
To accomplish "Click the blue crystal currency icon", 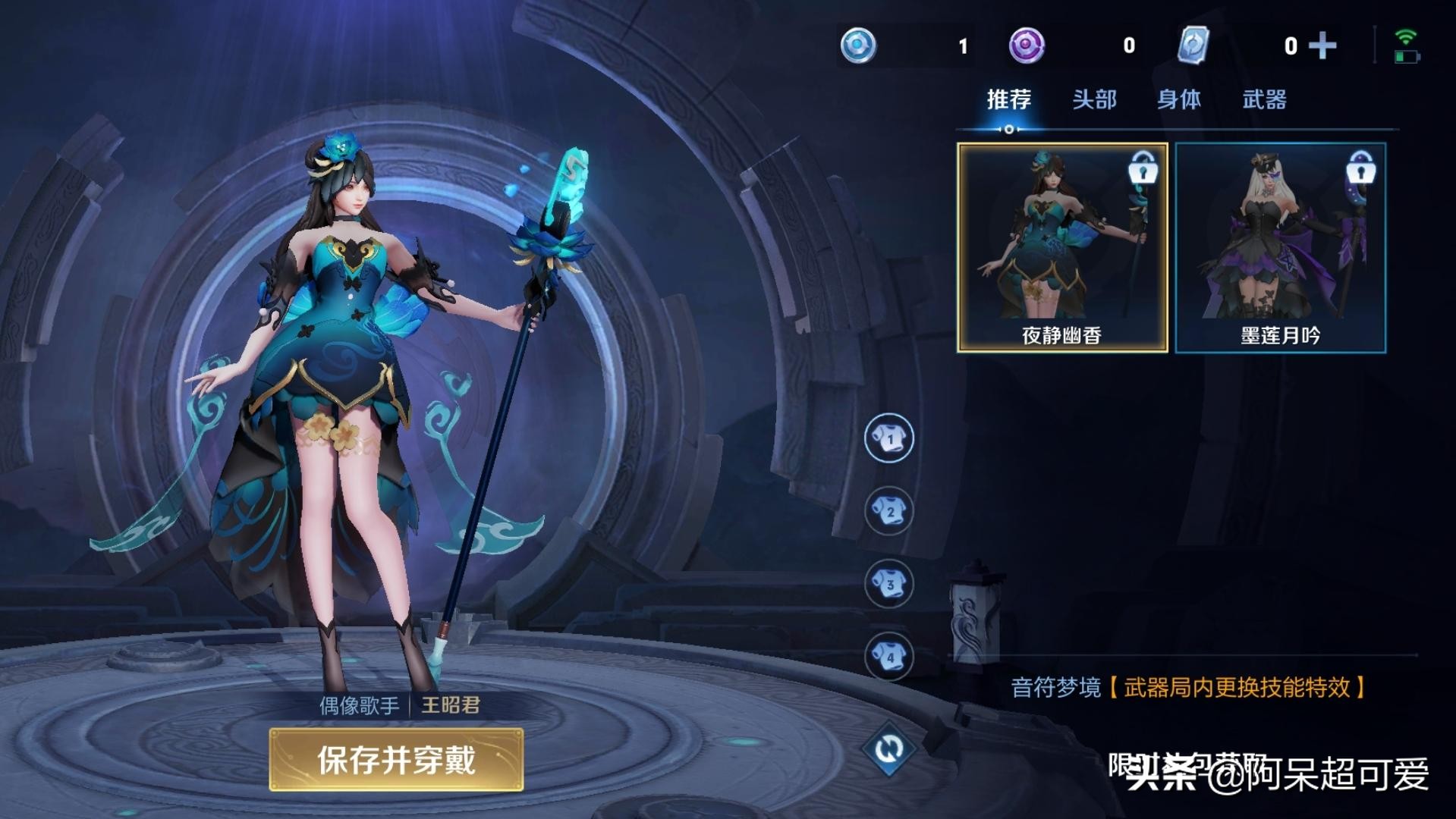I will click(857, 45).
